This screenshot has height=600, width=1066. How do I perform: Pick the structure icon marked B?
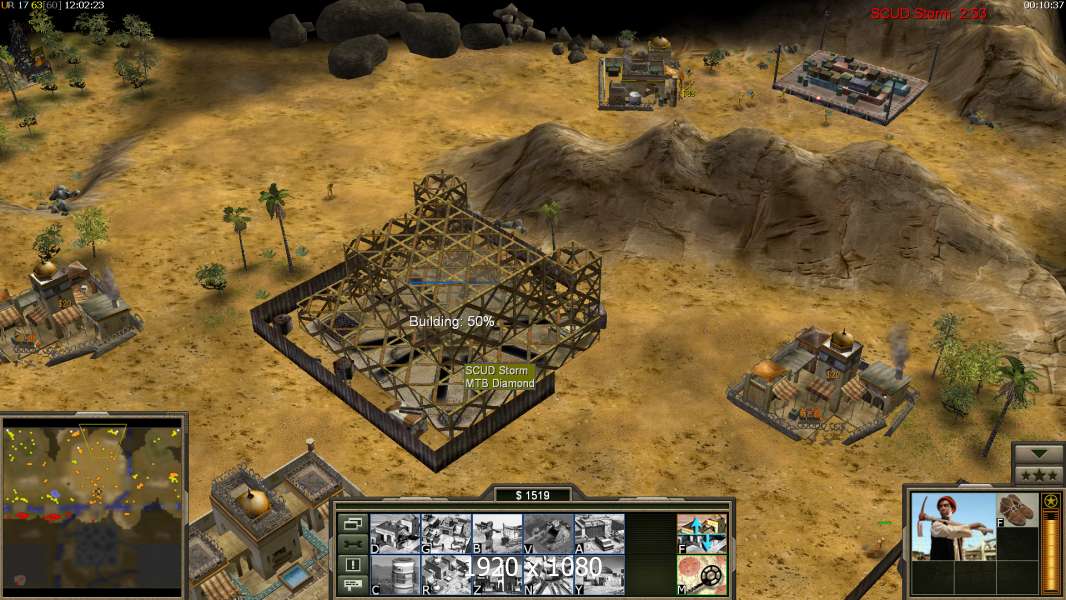[x=497, y=534]
